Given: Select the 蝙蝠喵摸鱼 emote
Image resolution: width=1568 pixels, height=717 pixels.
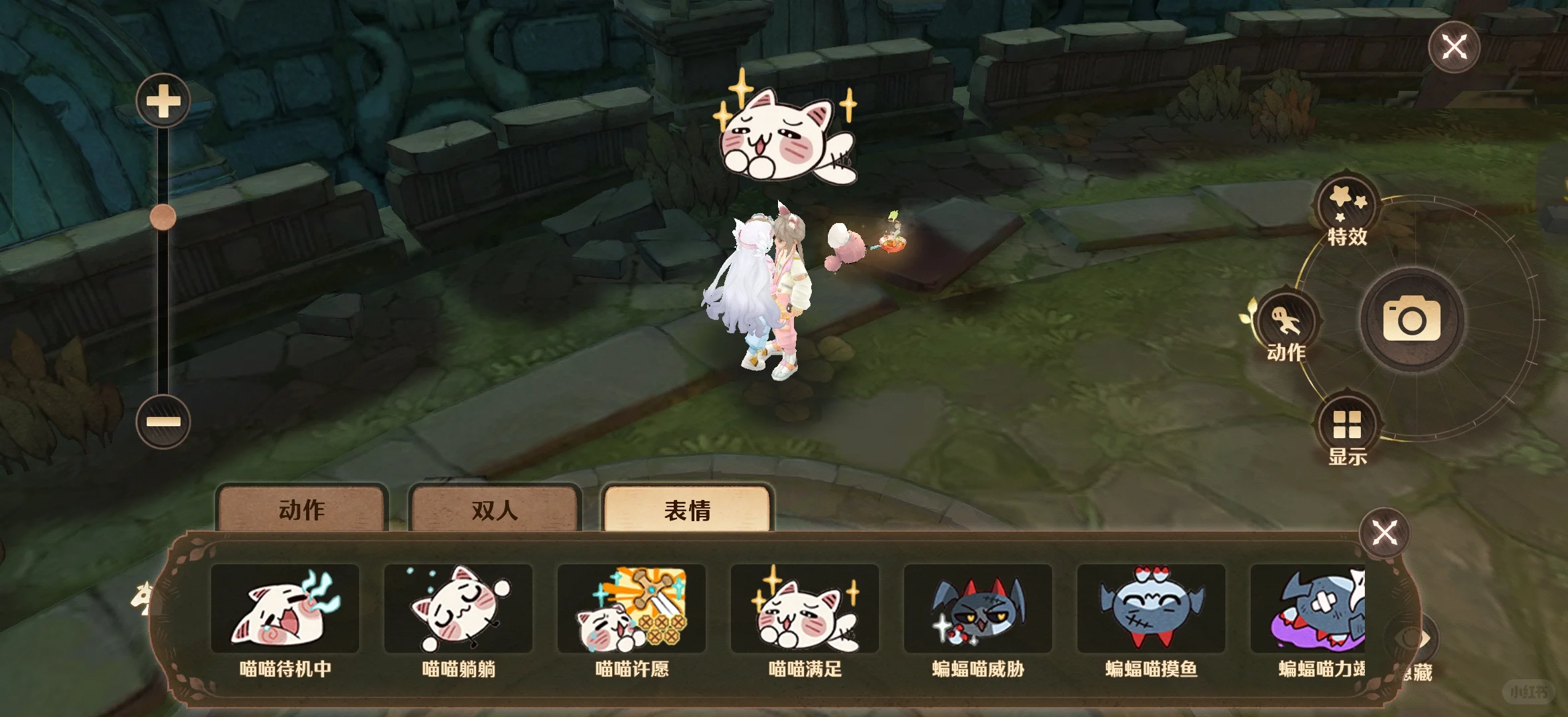Looking at the screenshot, I should point(1150,608).
